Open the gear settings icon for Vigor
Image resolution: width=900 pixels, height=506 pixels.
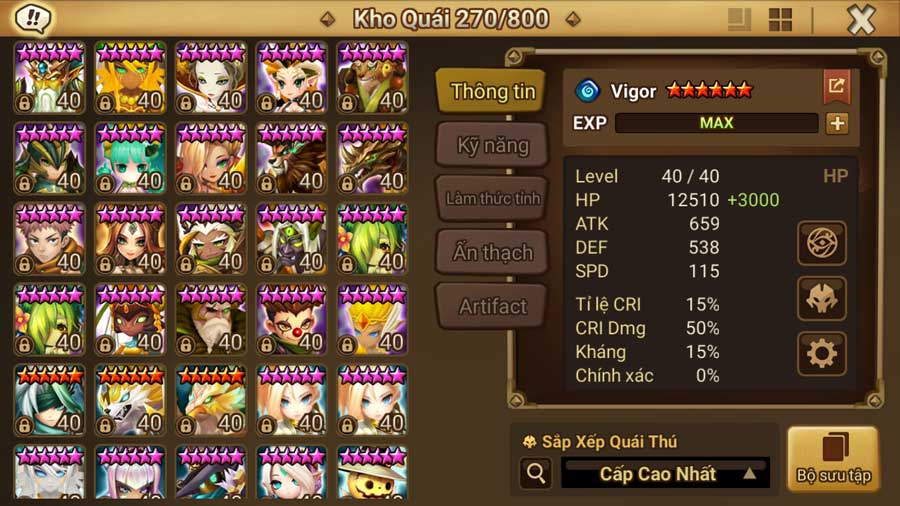pyautogui.click(x=822, y=353)
